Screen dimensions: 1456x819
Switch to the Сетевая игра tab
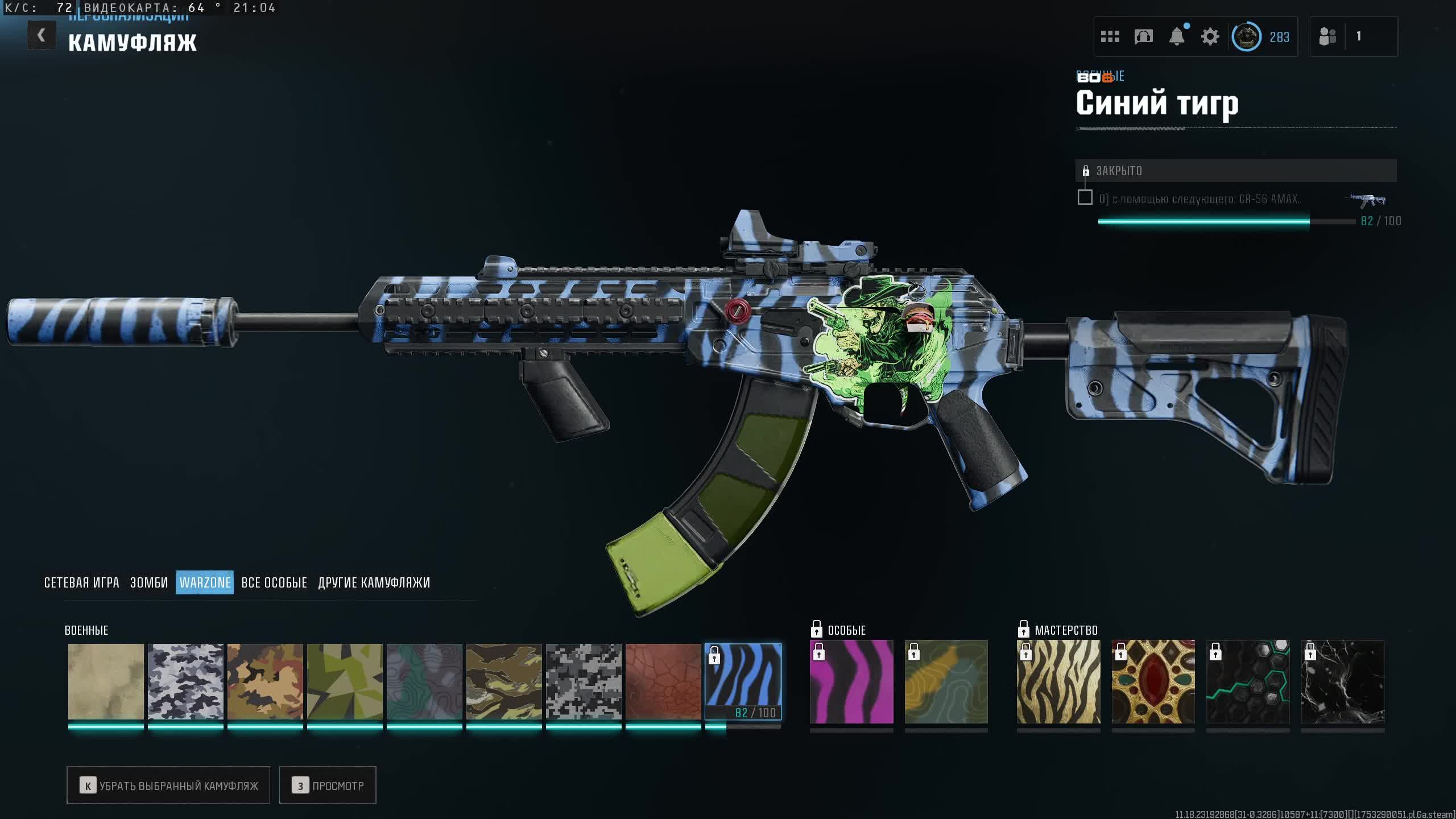(81, 582)
